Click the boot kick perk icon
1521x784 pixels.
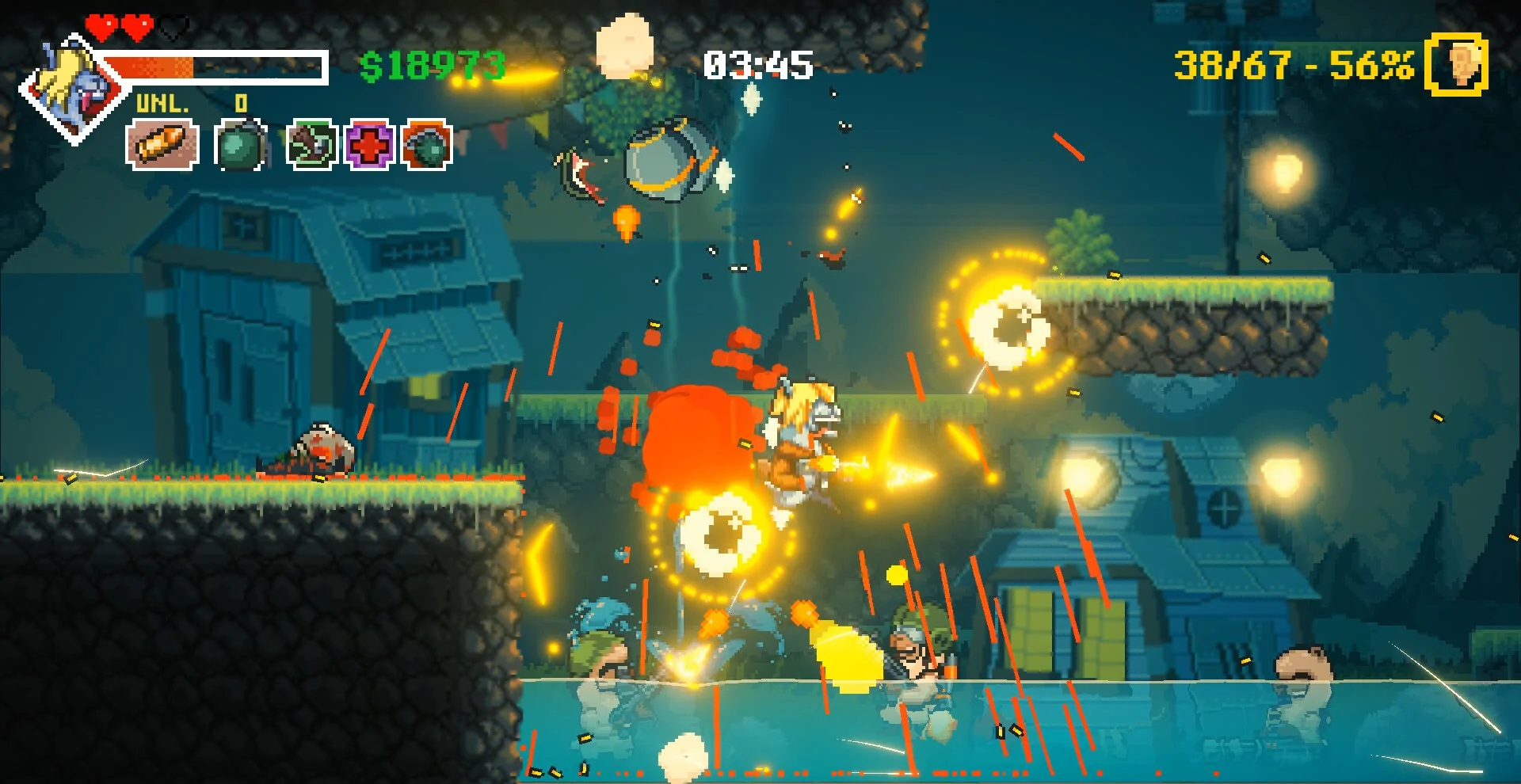(x=311, y=145)
